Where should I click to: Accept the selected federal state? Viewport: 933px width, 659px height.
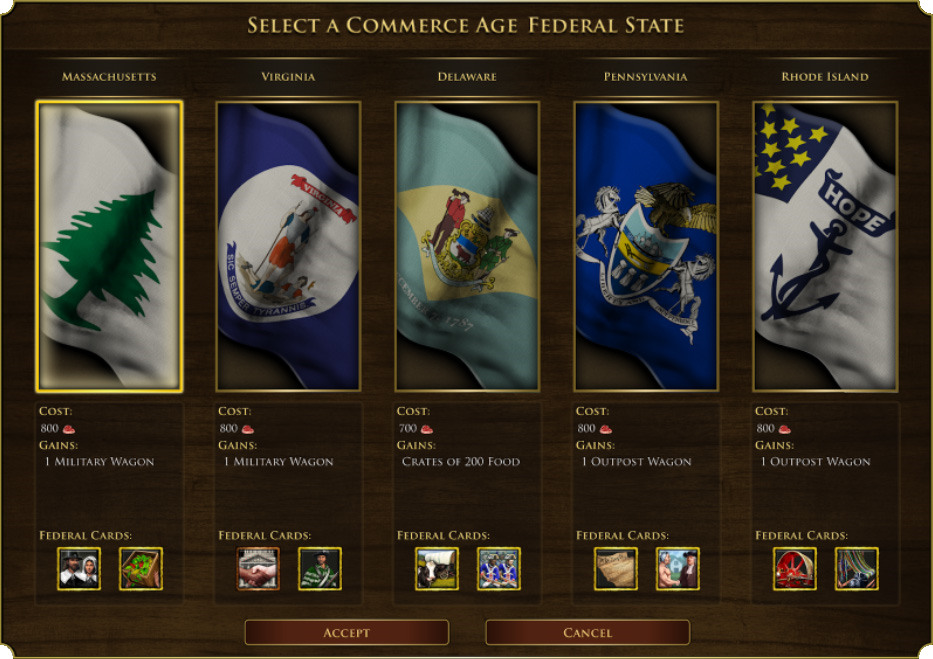pos(347,632)
